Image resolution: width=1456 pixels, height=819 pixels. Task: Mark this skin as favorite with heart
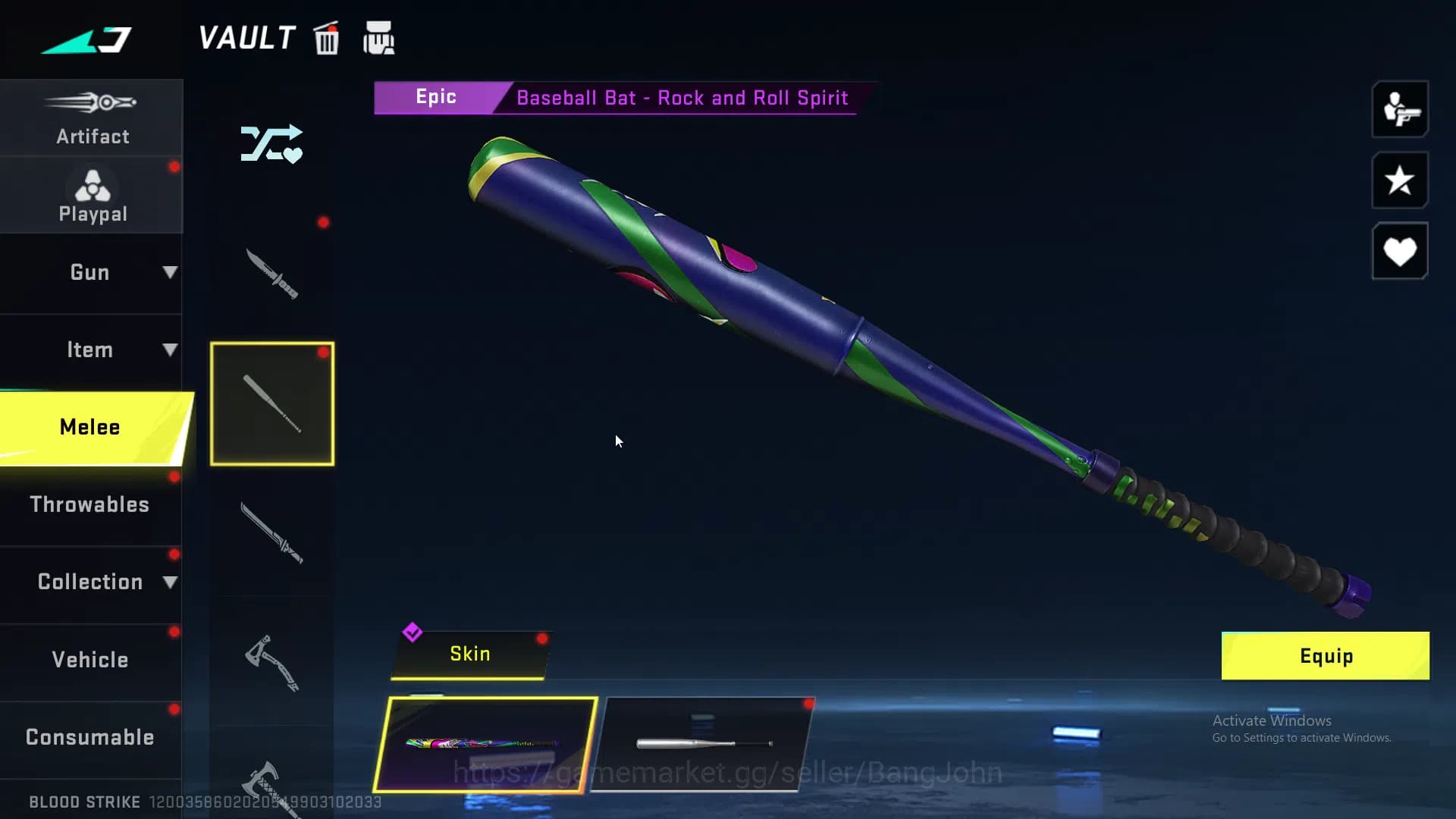pos(1399,251)
